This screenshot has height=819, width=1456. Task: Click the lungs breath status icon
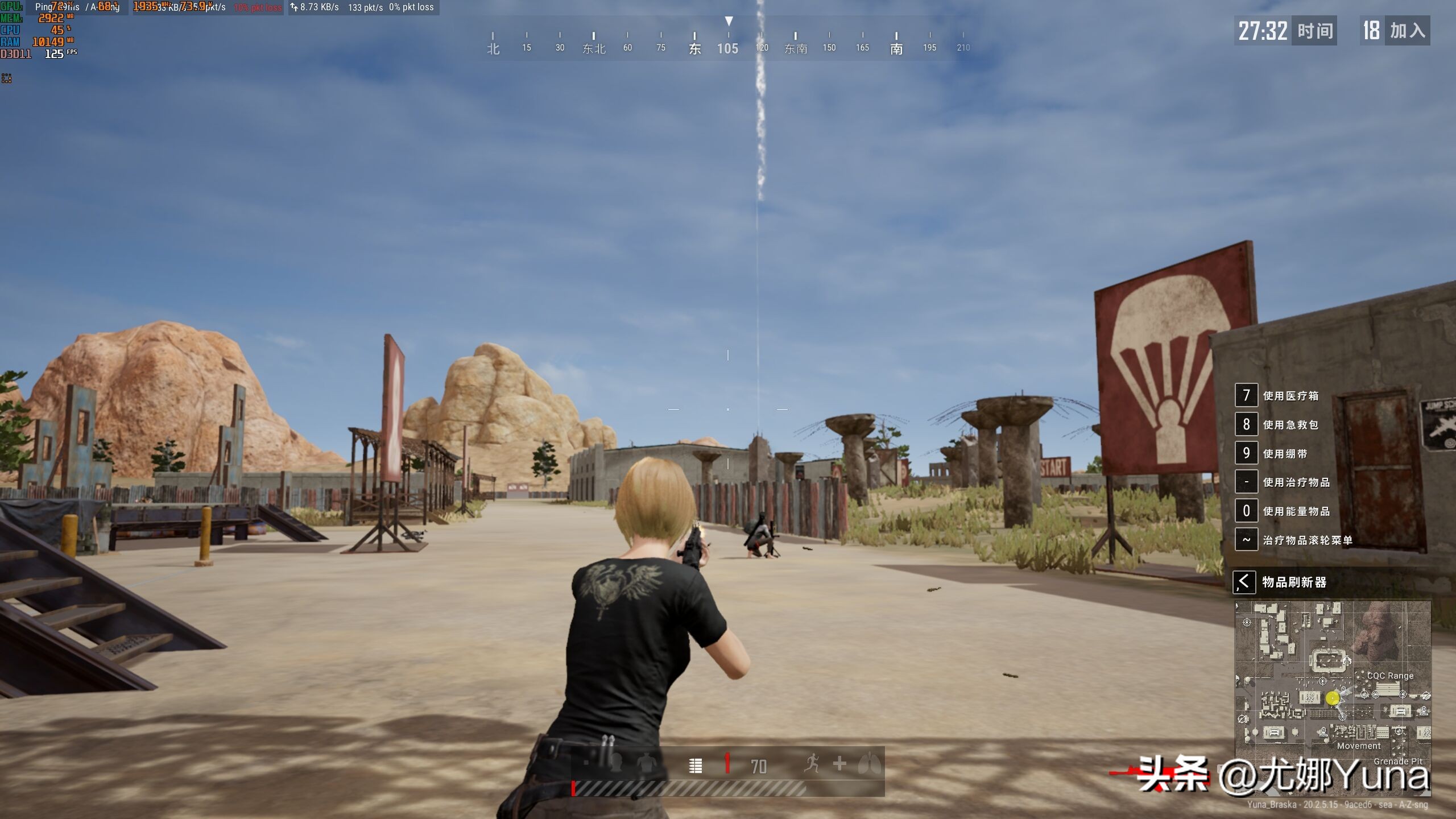click(x=870, y=763)
